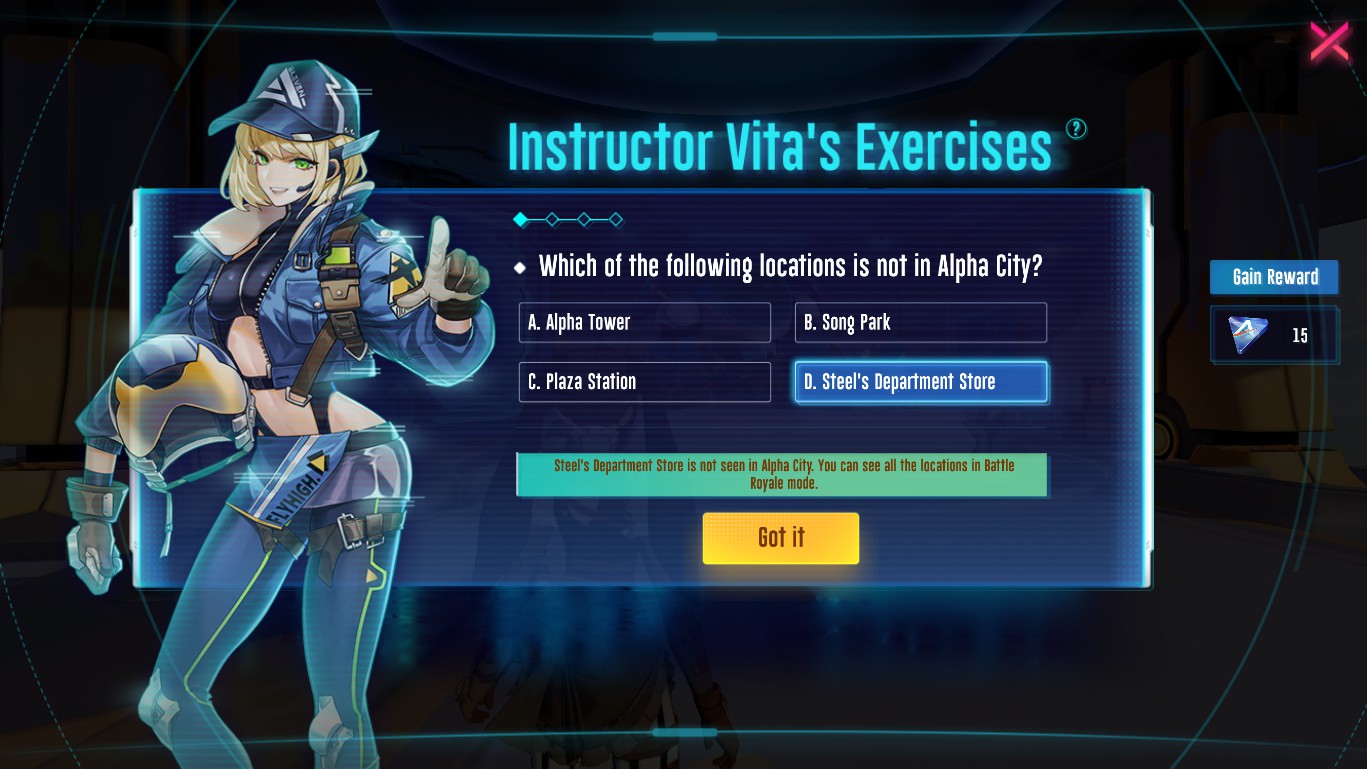Close the exercises window with pink X
The height and width of the screenshot is (769, 1367).
1329,42
